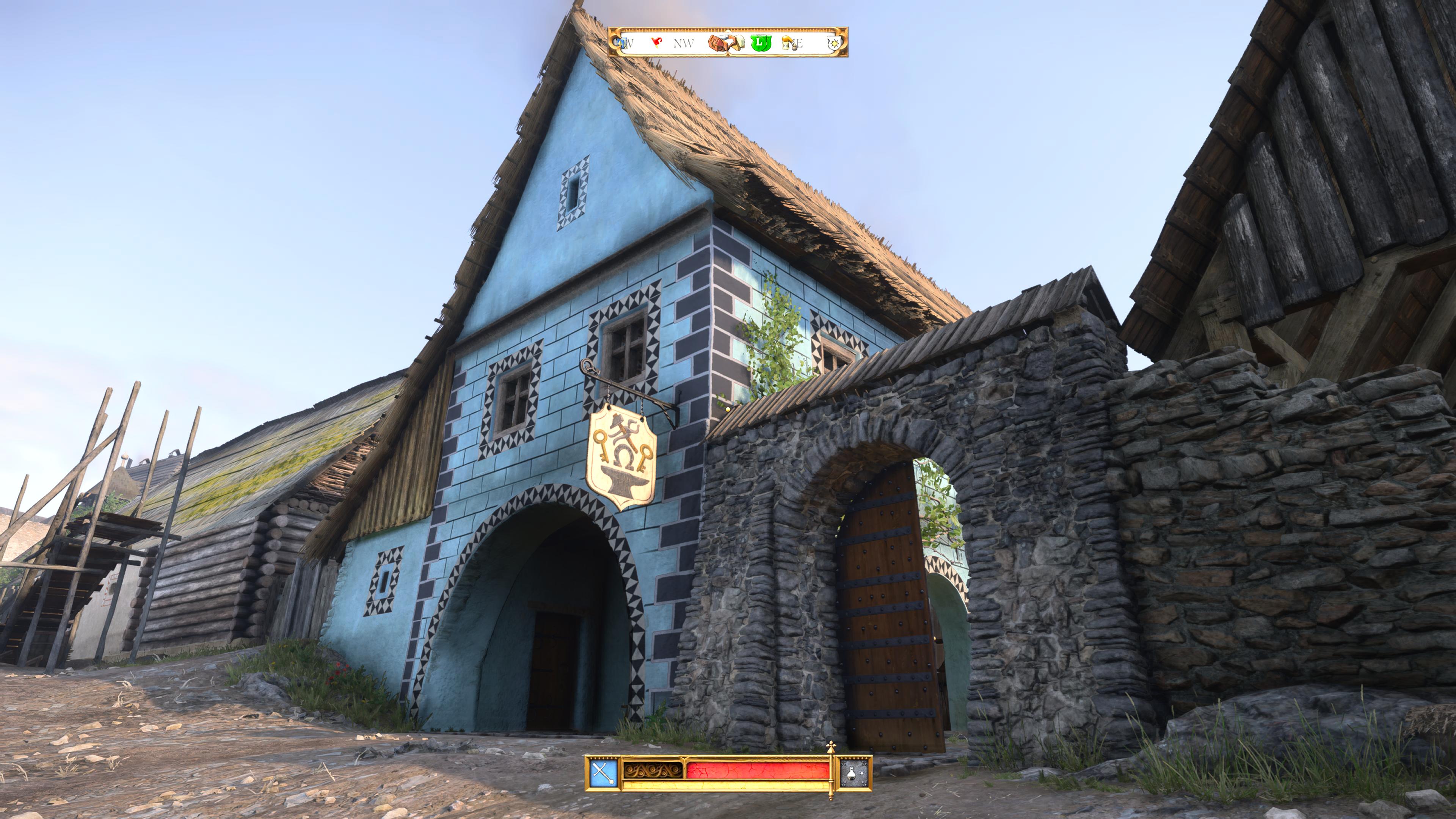Click the treasure chest compass marker
Viewport: 1456px width, 819px height.
click(720, 42)
